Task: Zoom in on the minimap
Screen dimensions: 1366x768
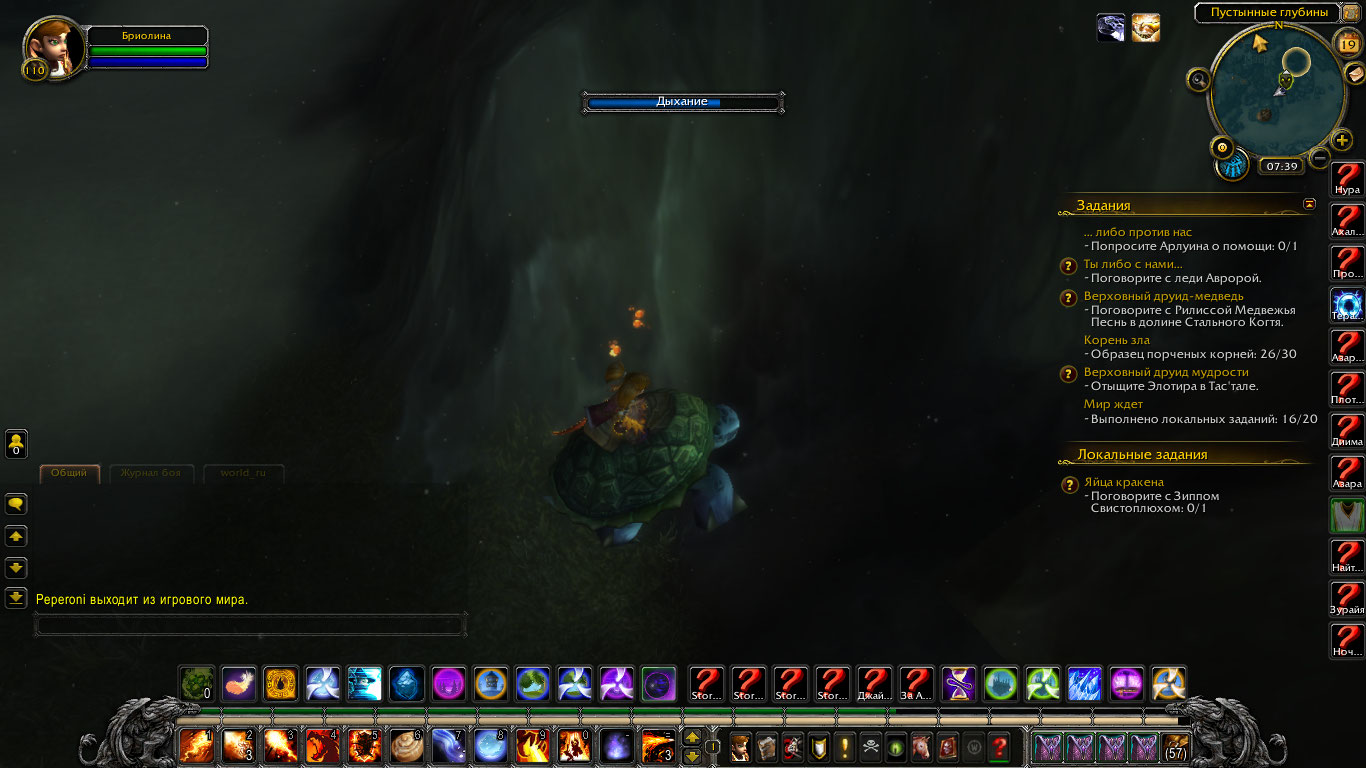Action: [x=1342, y=140]
